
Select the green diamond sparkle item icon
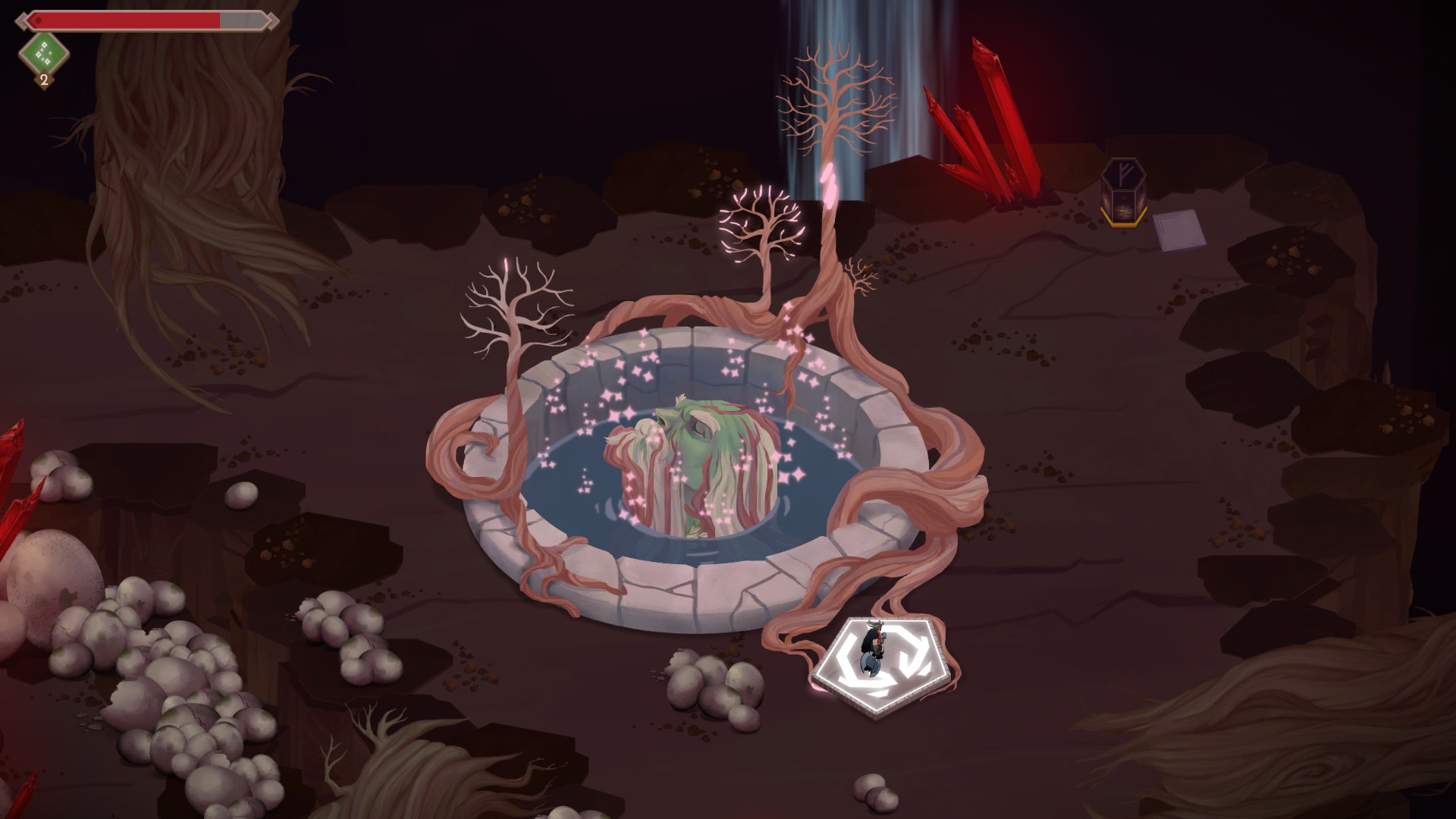[x=43, y=52]
